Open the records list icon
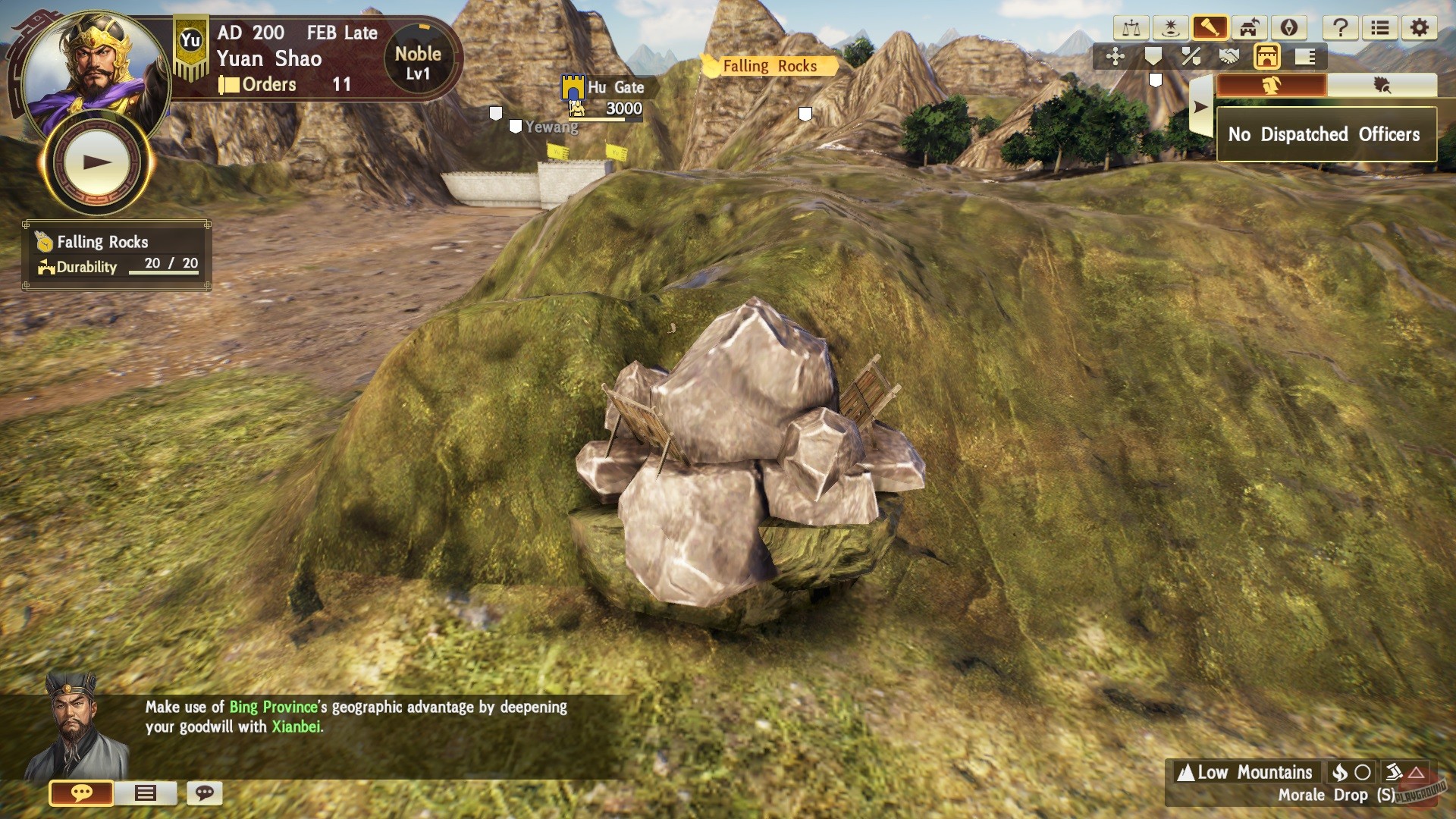The width and height of the screenshot is (1456, 819). pyautogui.click(x=1382, y=28)
